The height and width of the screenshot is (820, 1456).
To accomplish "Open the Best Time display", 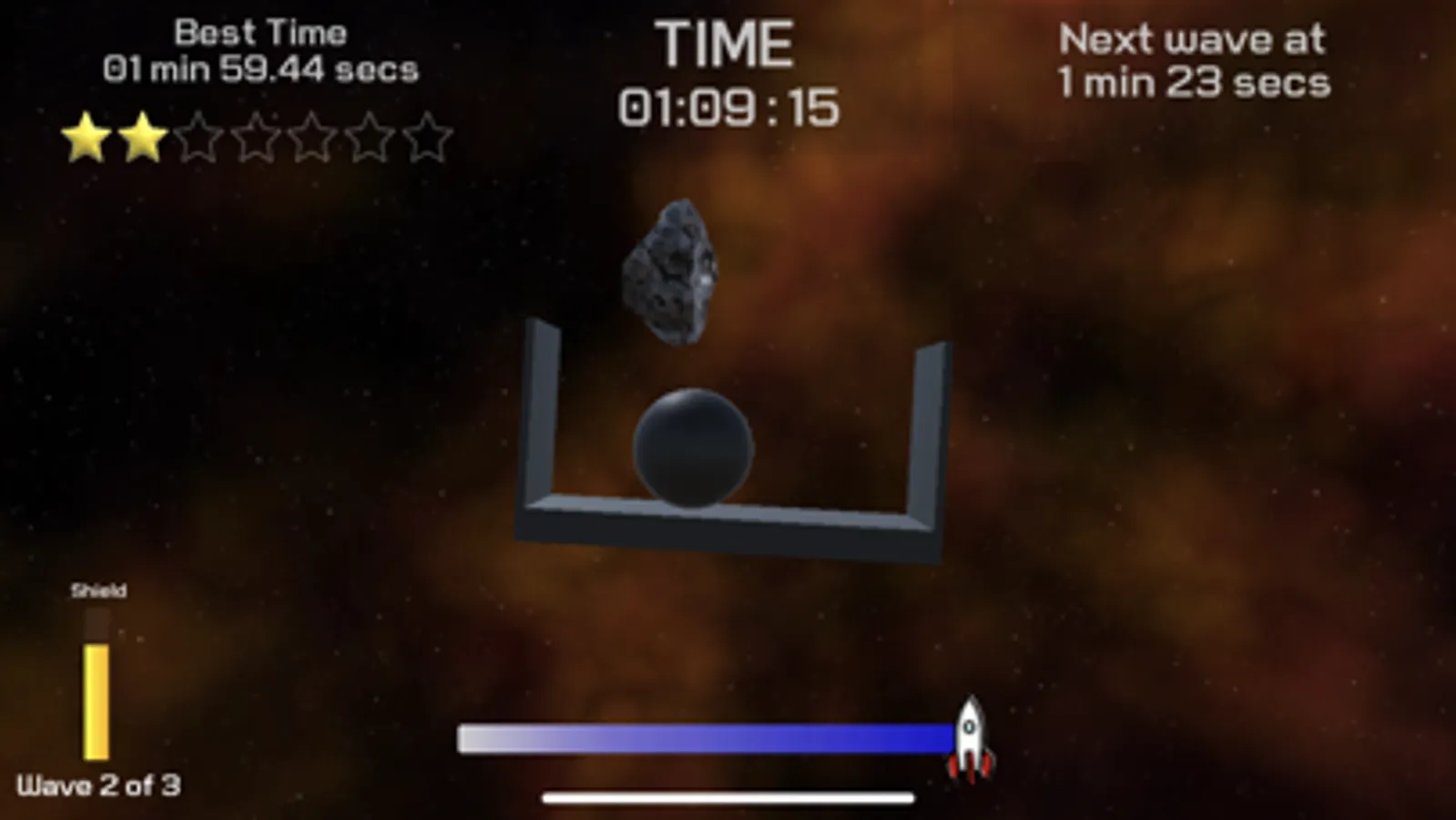I will point(260,50).
